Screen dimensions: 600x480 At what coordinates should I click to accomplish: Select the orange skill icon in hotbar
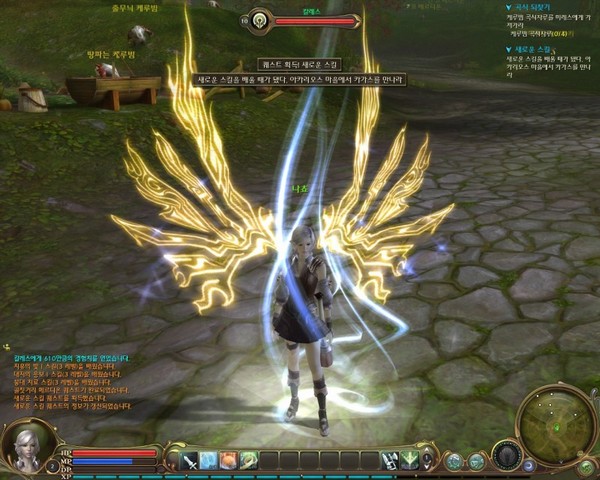click(x=228, y=460)
